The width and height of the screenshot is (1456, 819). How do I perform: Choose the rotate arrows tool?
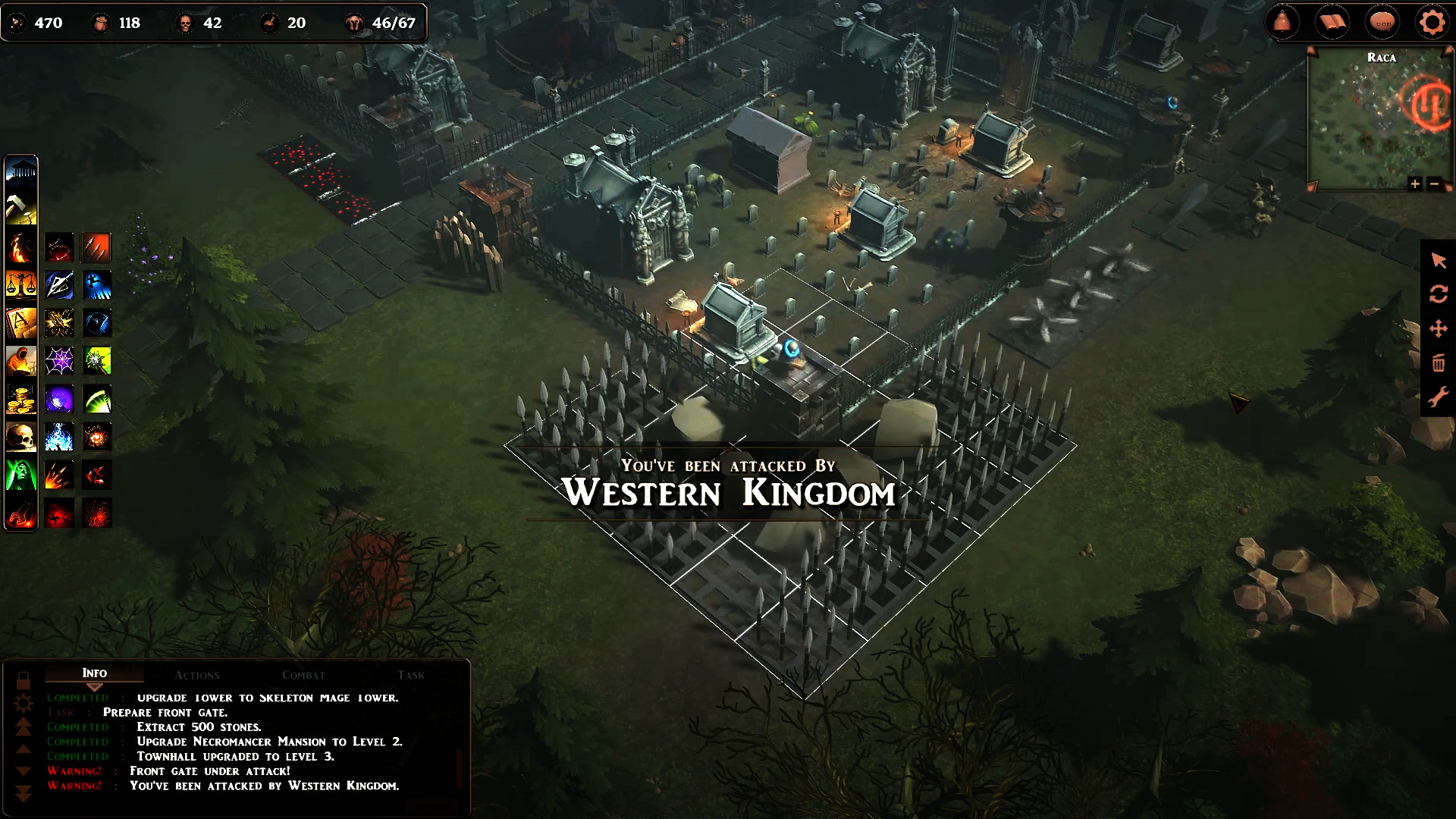pos(1439,294)
